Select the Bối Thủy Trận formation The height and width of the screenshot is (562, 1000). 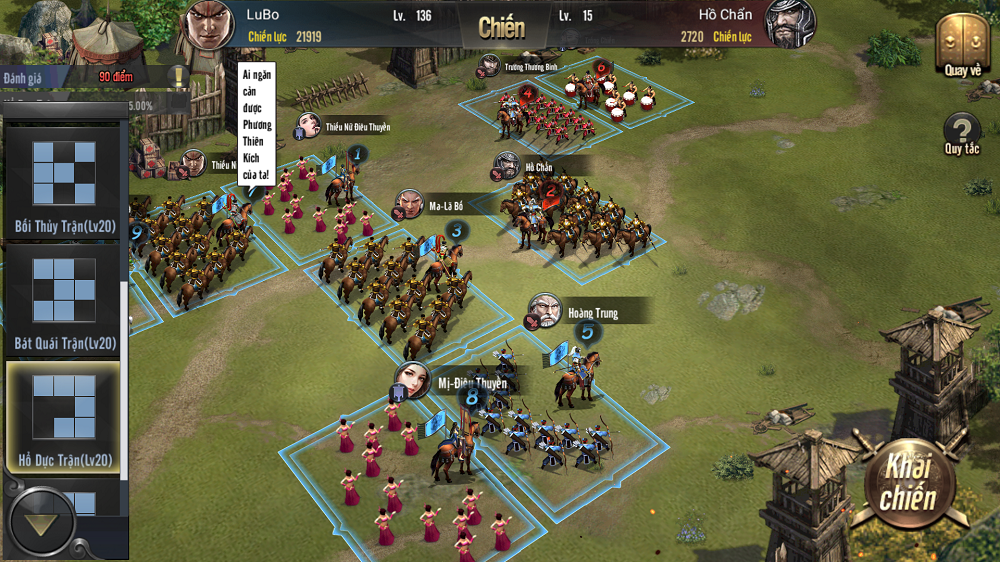coord(64,183)
